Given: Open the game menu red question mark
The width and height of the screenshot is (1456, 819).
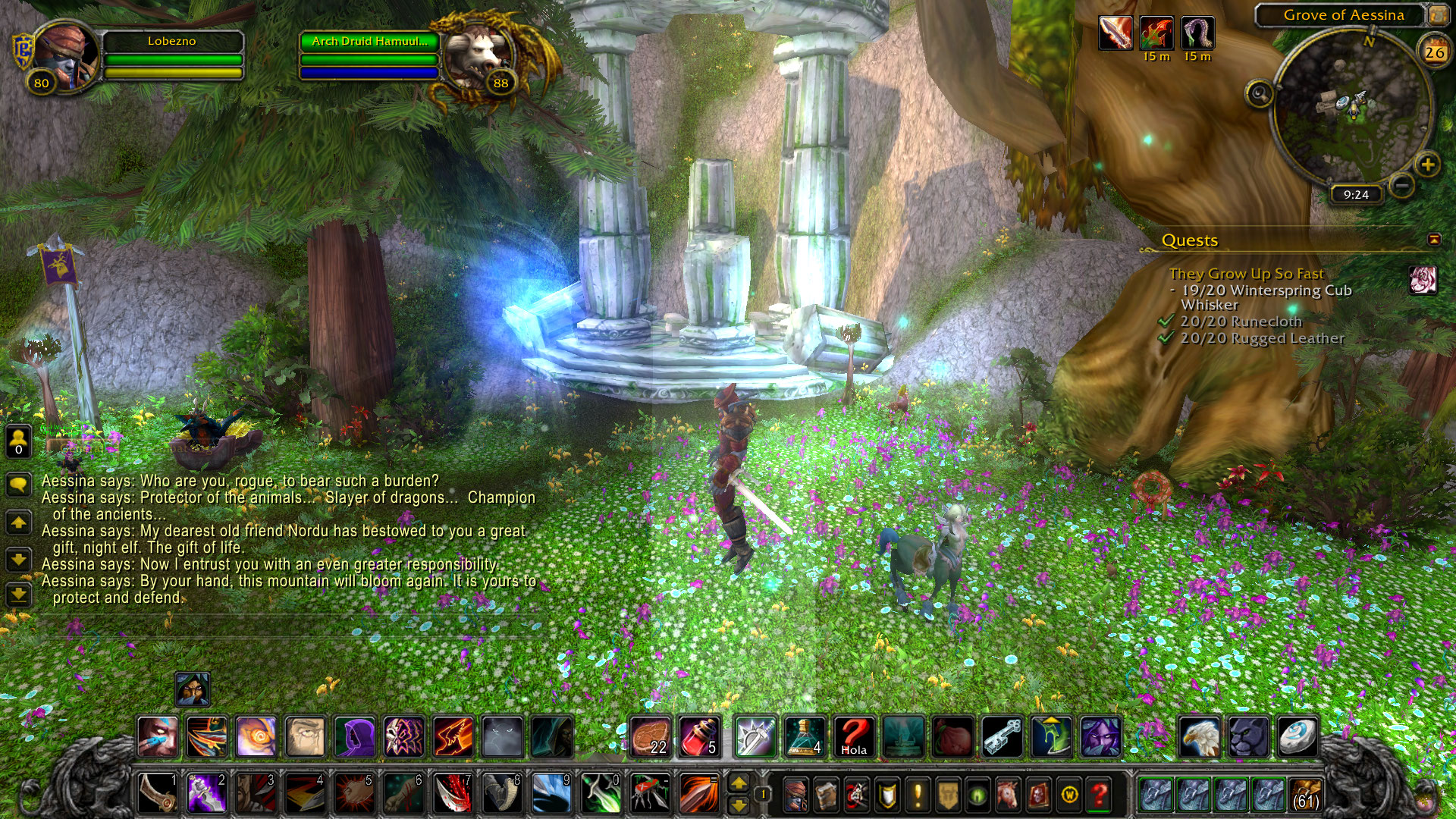Looking at the screenshot, I should click(x=1099, y=795).
